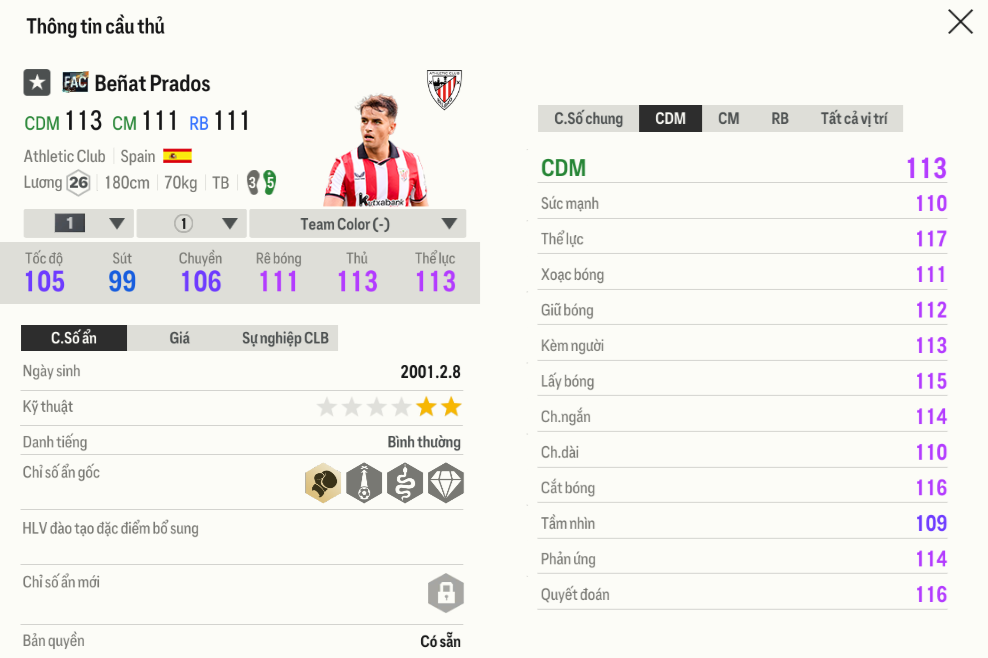
Task: Show the RB position stats tab
Action: coord(780,119)
